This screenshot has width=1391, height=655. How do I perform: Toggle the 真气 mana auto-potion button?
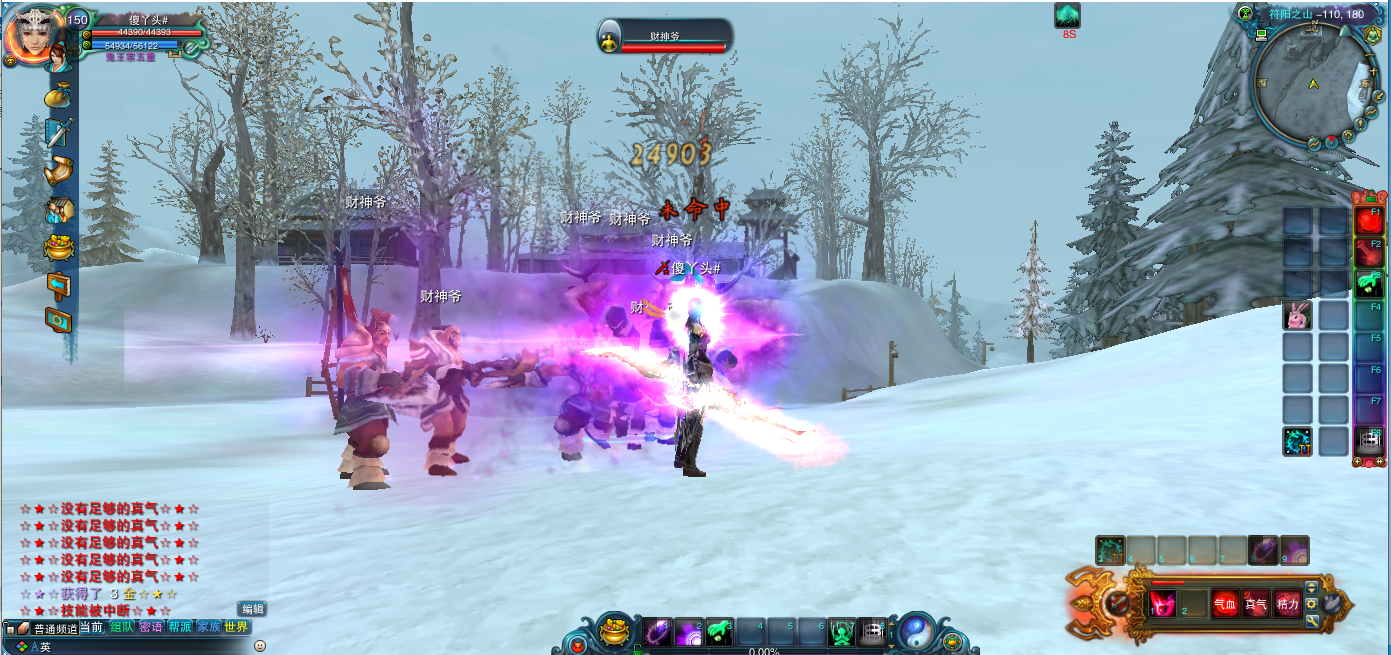tap(1256, 604)
